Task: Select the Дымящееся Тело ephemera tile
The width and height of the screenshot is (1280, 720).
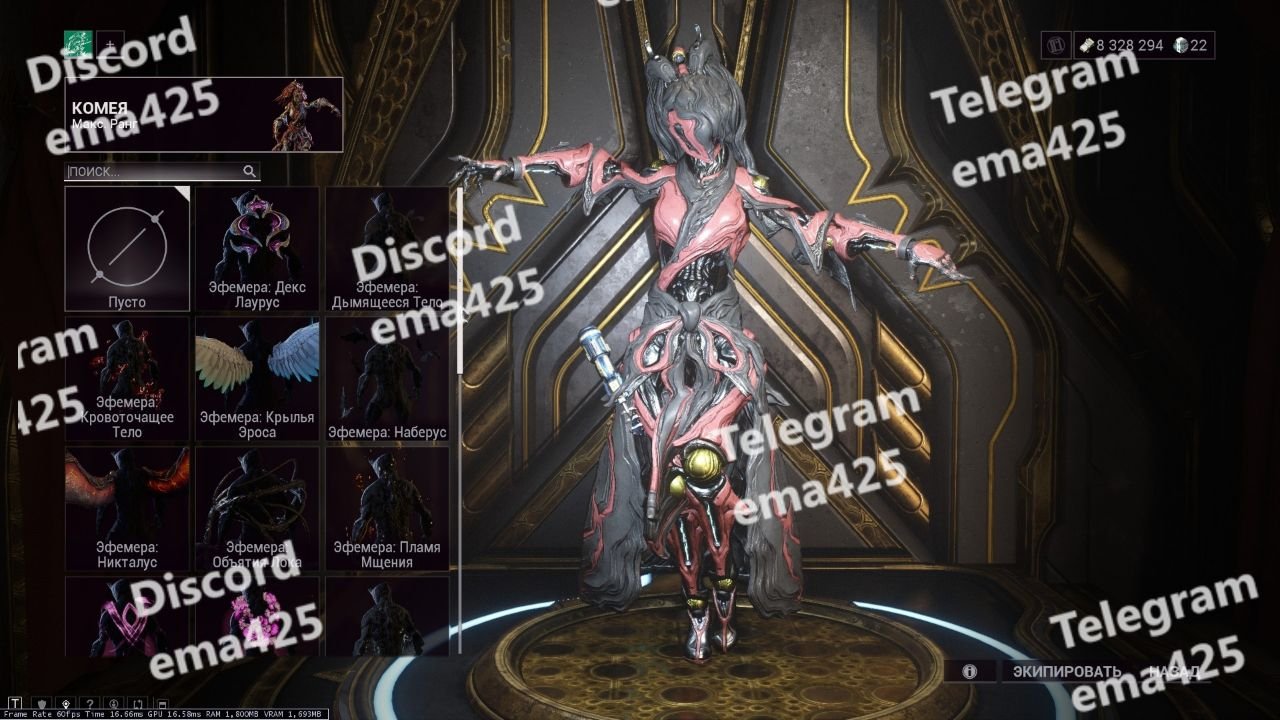Action: point(388,248)
